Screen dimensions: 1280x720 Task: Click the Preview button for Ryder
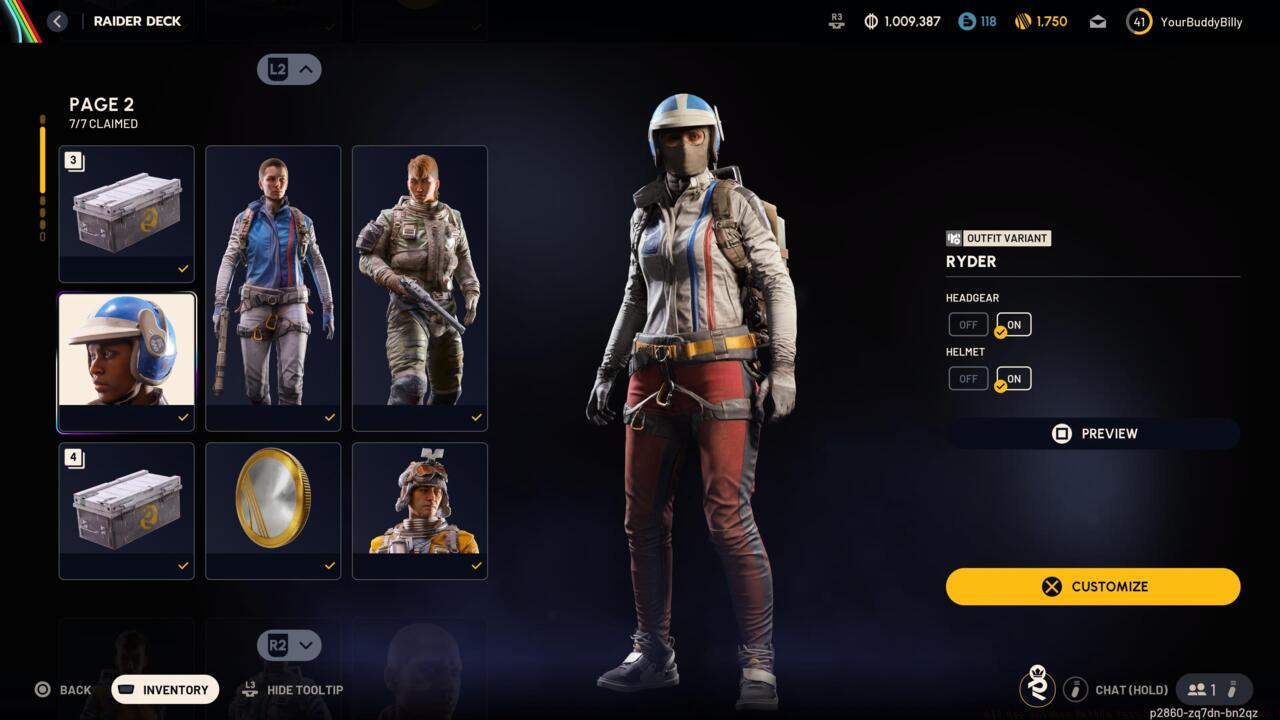(x=1092, y=433)
